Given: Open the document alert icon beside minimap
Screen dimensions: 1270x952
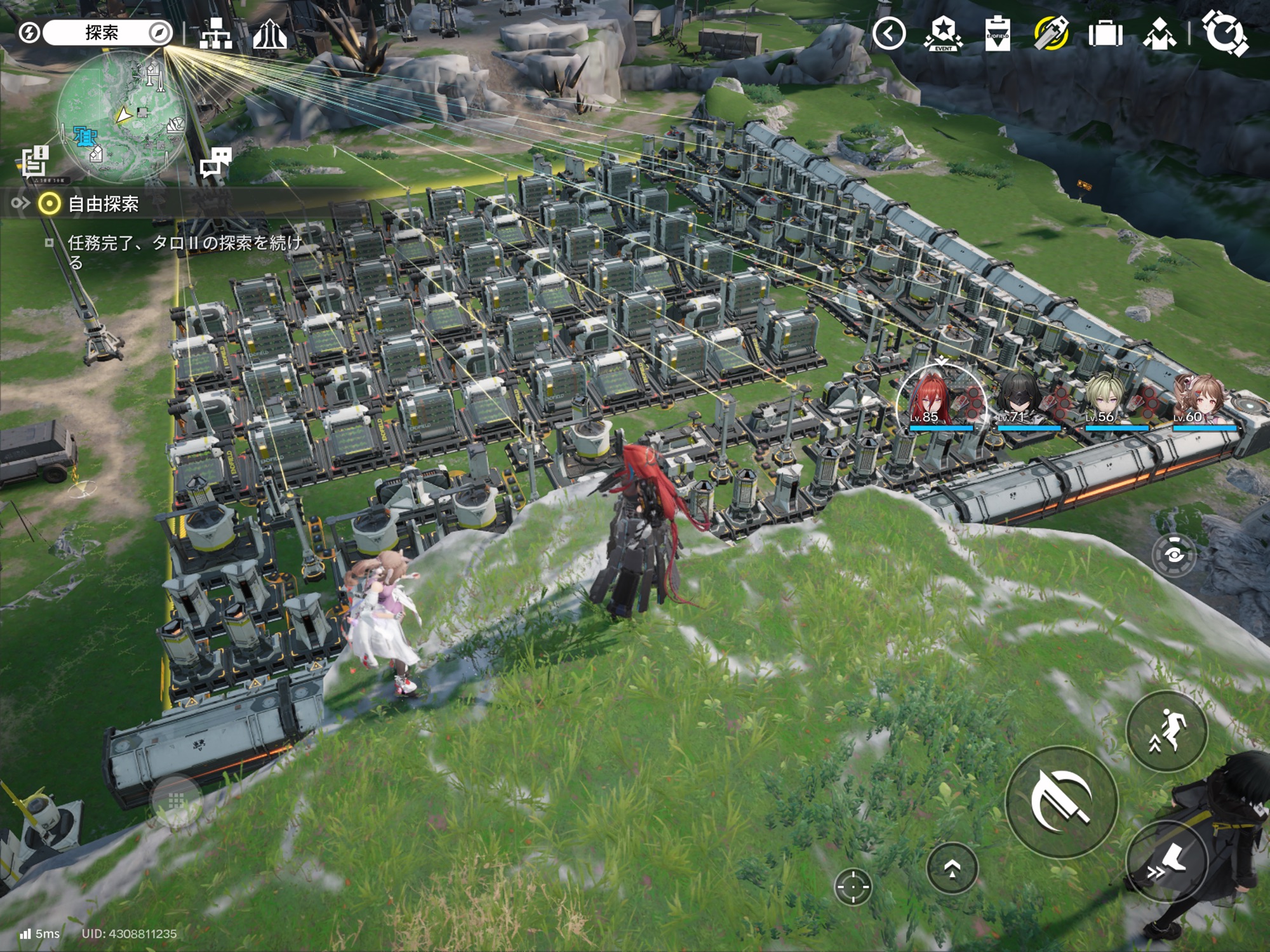Looking at the screenshot, I should click(34, 160).
